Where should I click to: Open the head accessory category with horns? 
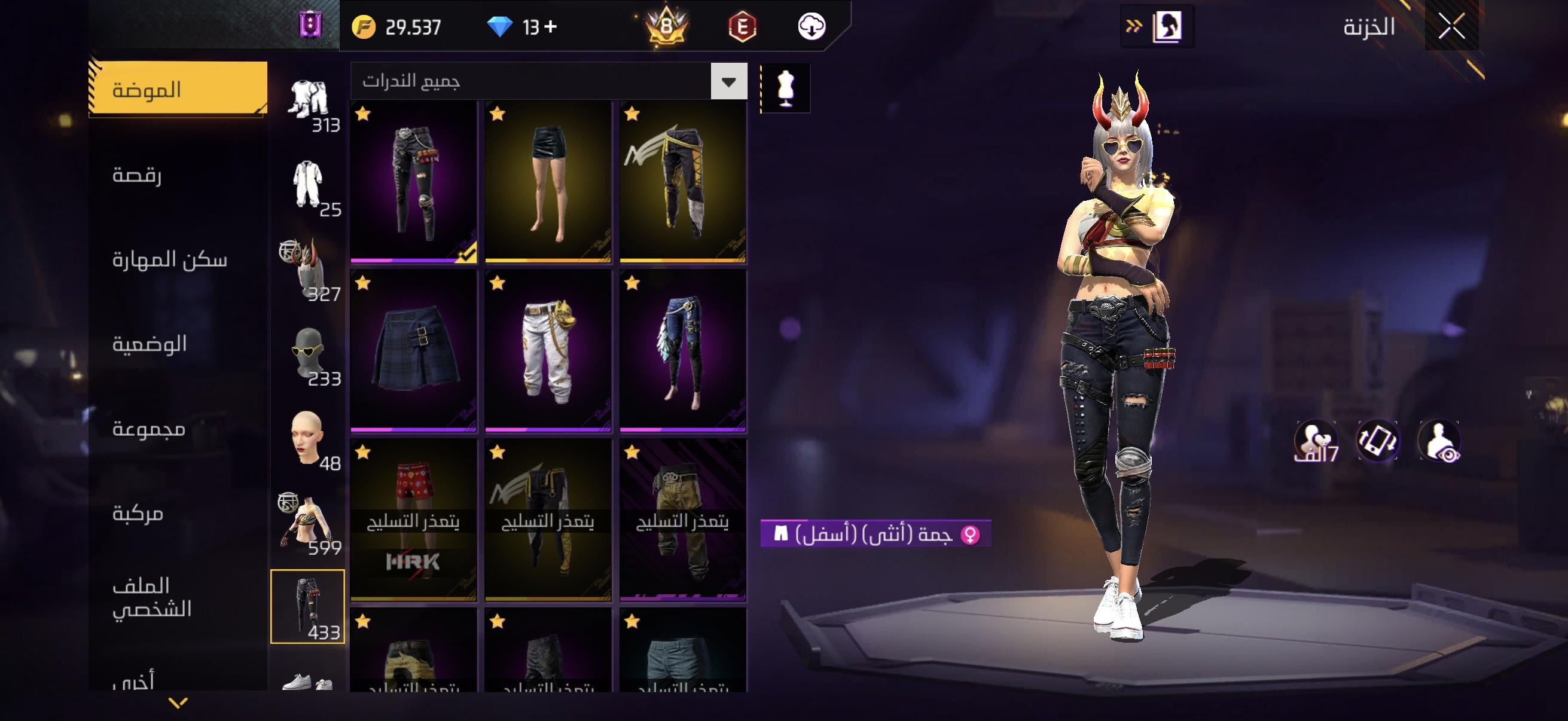tap(307, 268)
